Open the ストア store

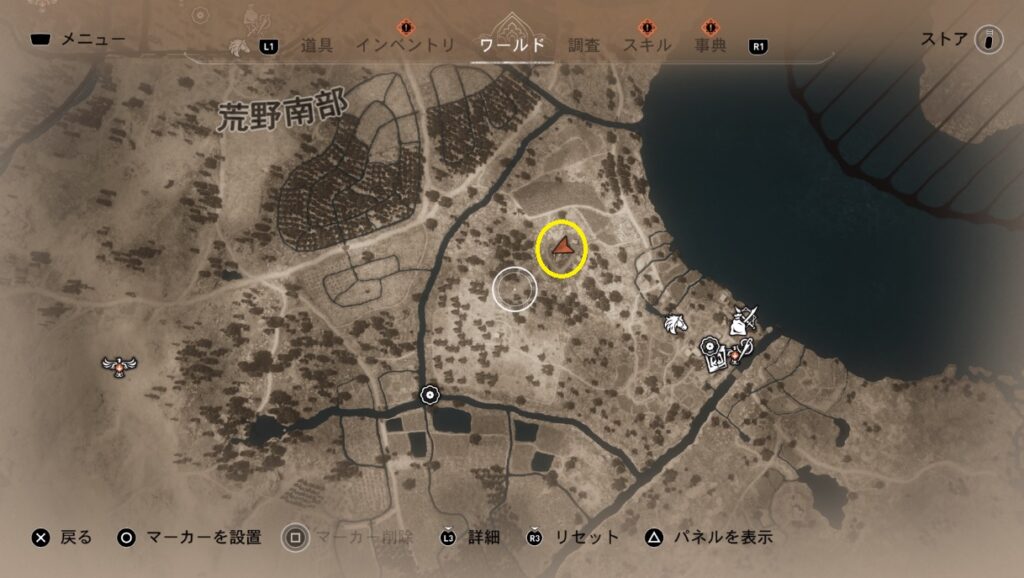(x=960, y=41)
